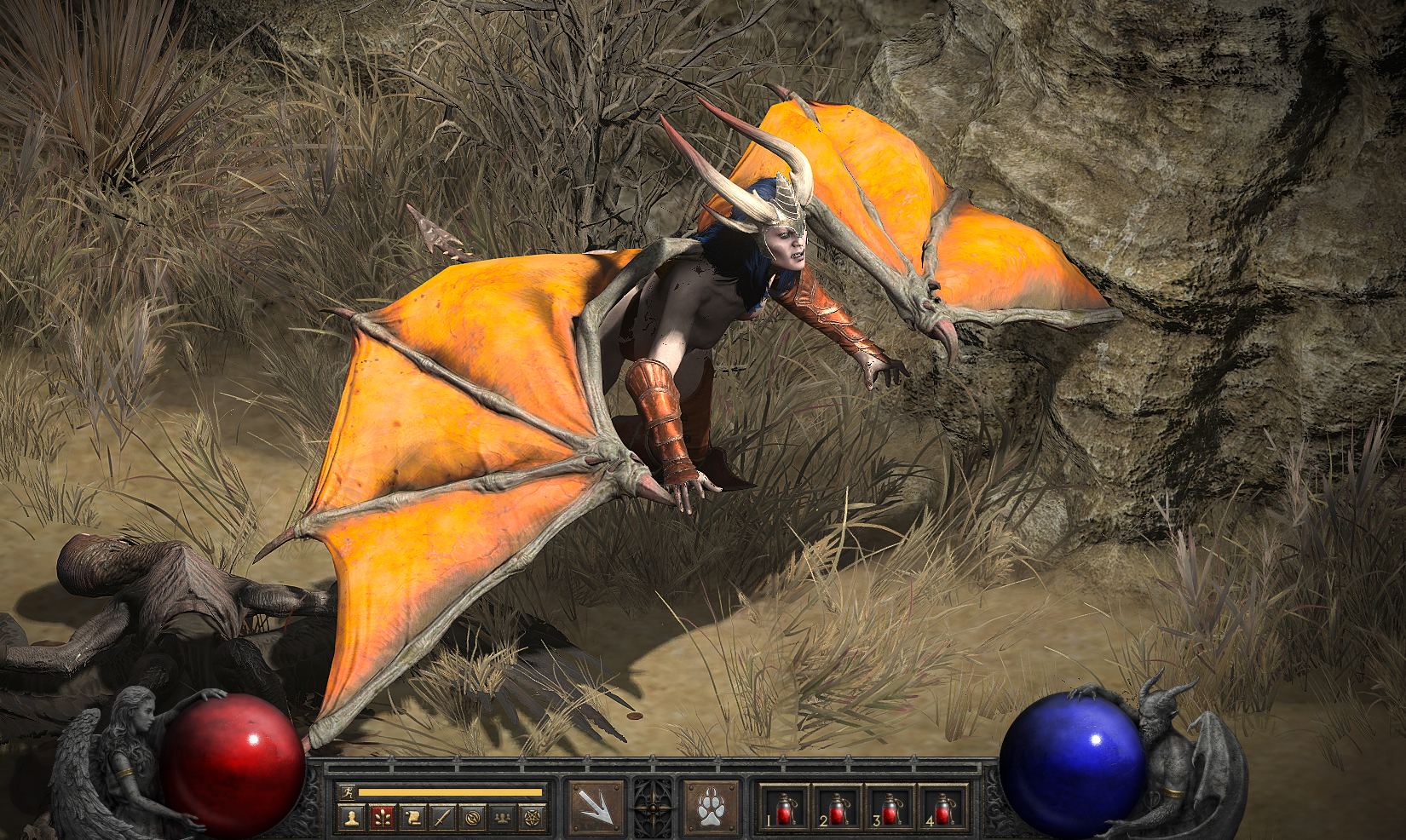Open the character stats panel
The image size is (1406, 840).
351,818
